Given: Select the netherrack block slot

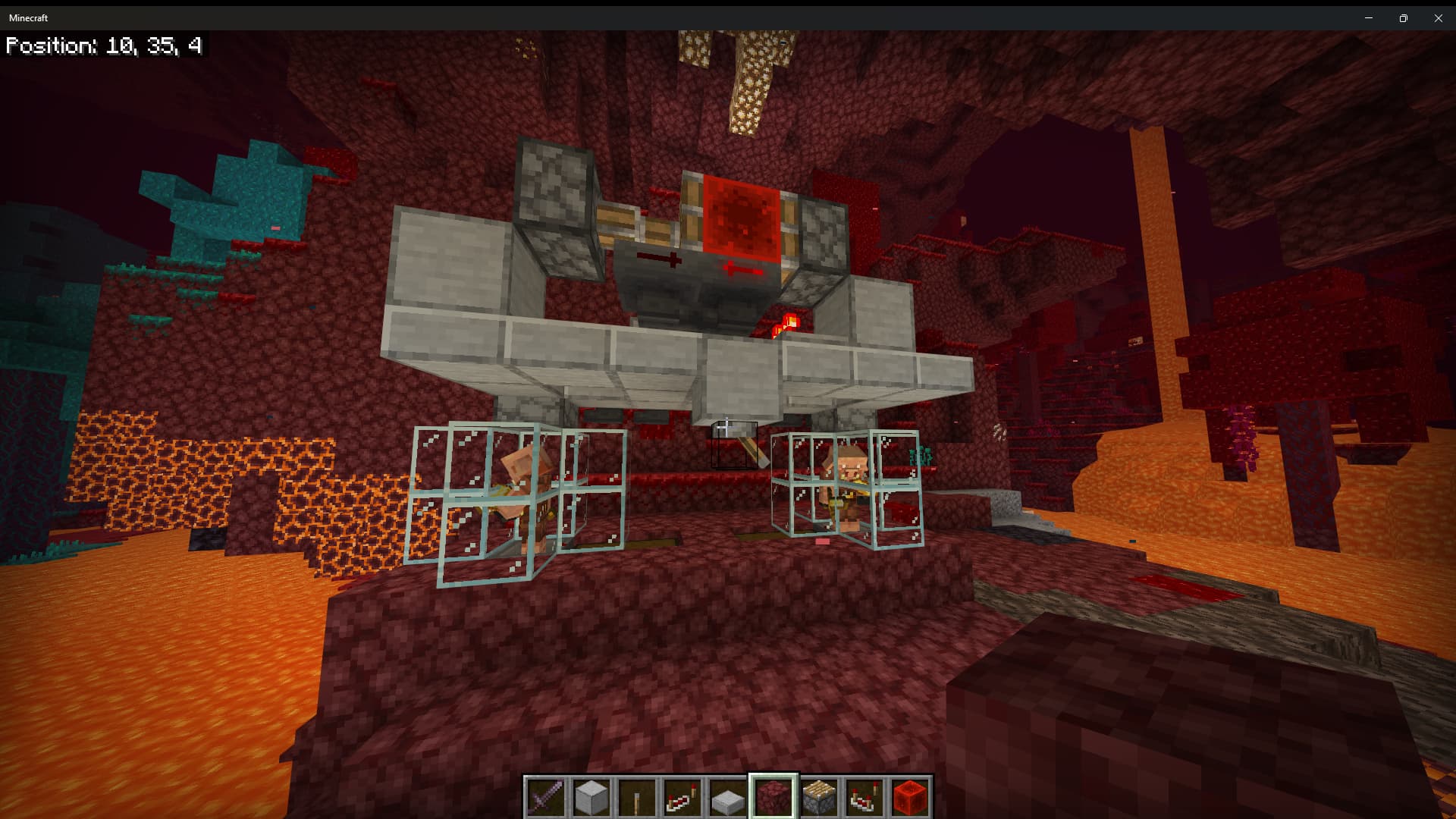Looking at the screenshot, I should pos(773,797).
